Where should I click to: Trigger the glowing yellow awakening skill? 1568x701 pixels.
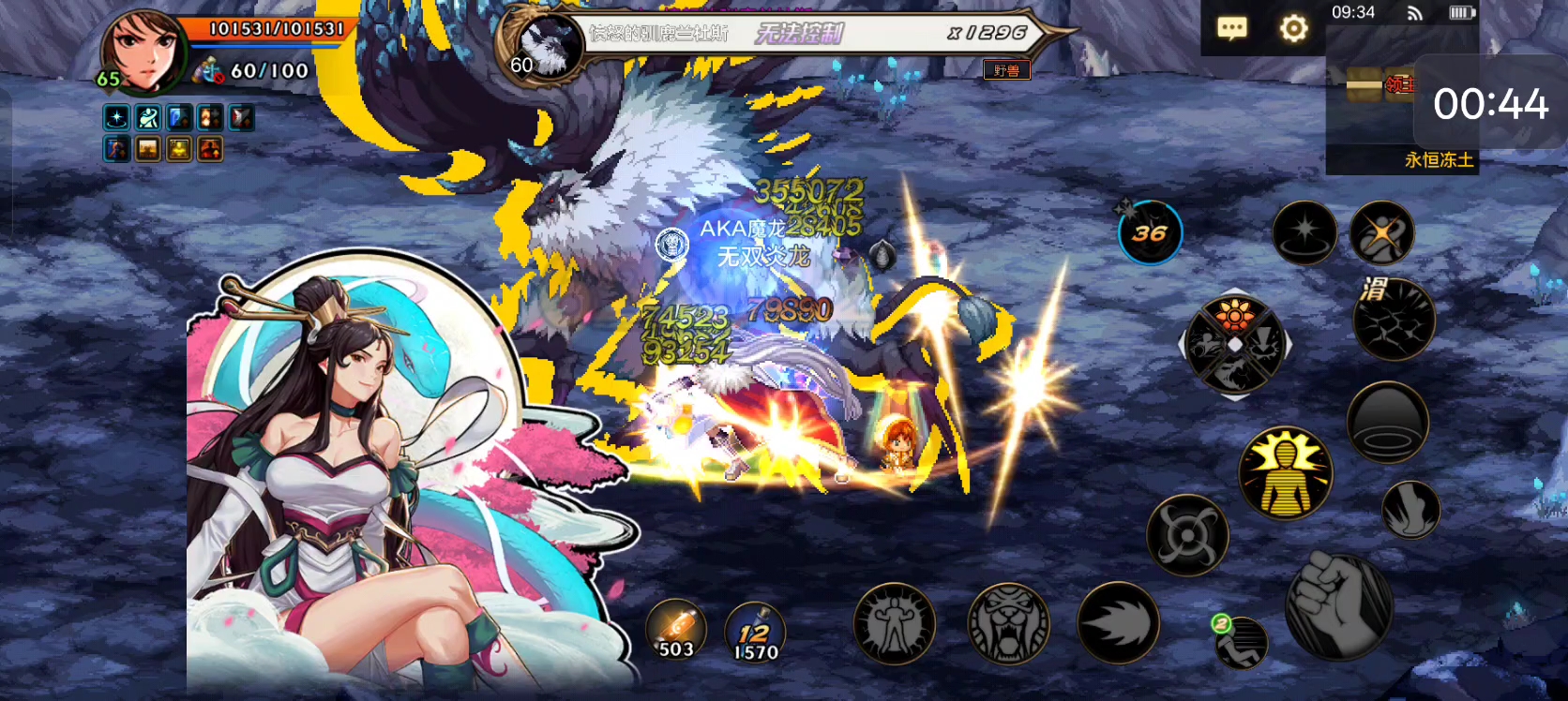[x=1285, y=473]
